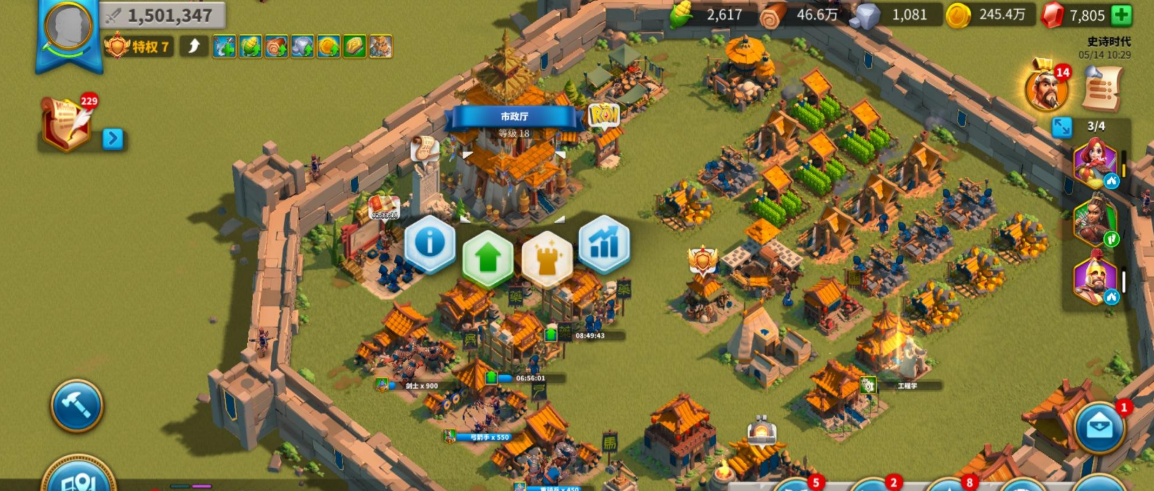Open the VIP 特权 7 badge
1154x491 pixels.
coord(139,46)
